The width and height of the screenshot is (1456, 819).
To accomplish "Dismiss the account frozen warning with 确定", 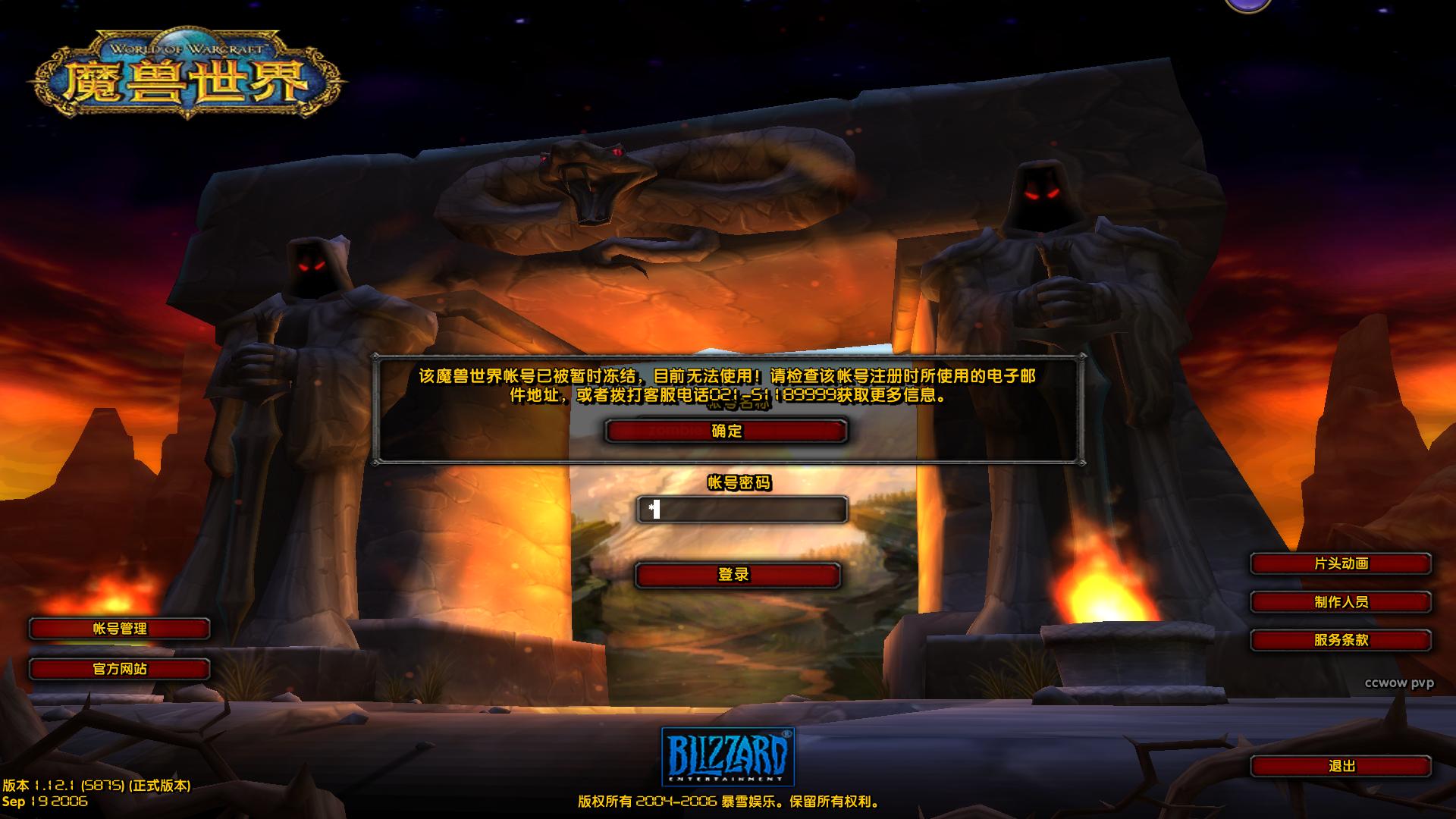I will click(725, 431).
